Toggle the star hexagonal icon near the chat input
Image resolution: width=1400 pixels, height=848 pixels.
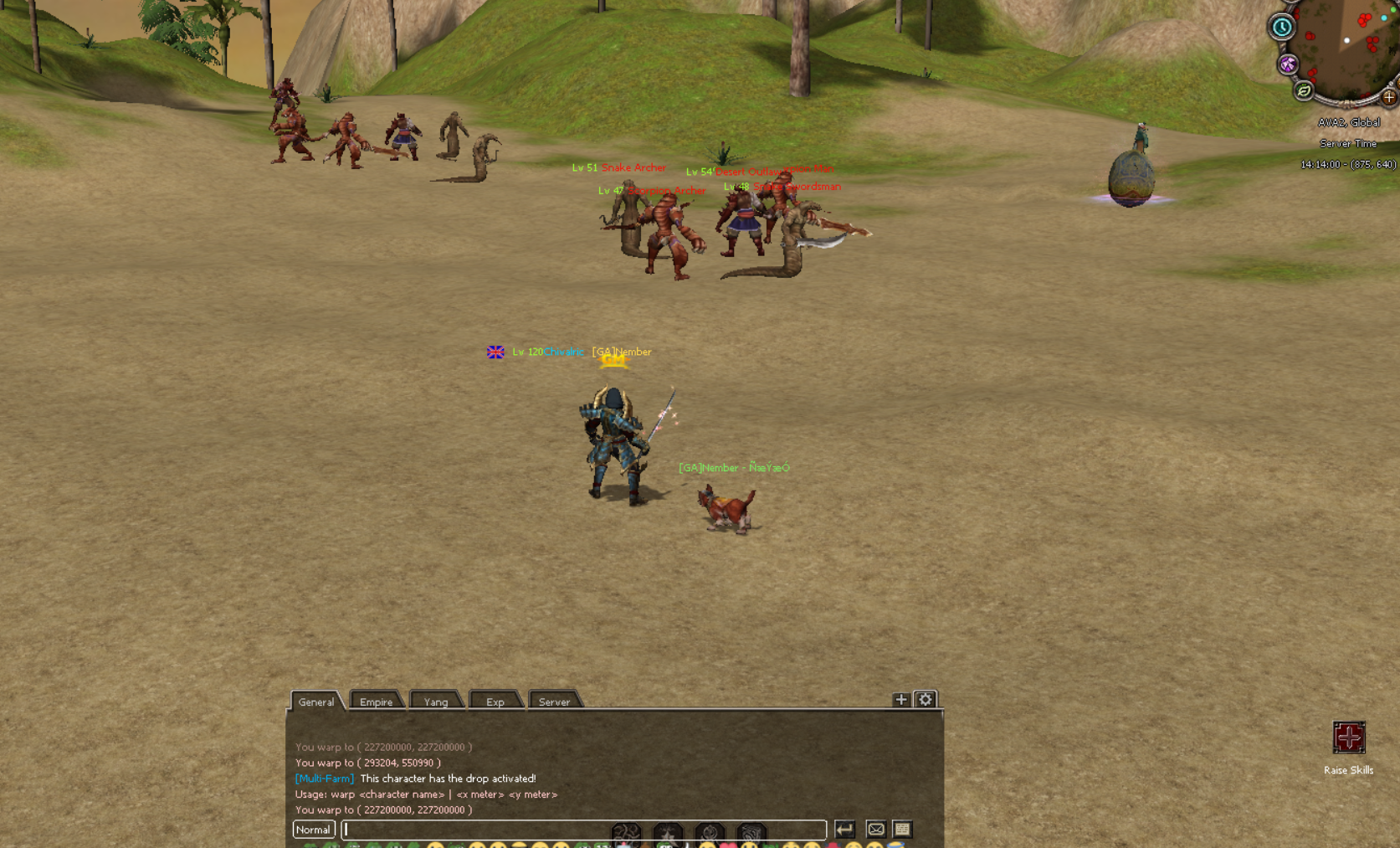coord(668,830)
